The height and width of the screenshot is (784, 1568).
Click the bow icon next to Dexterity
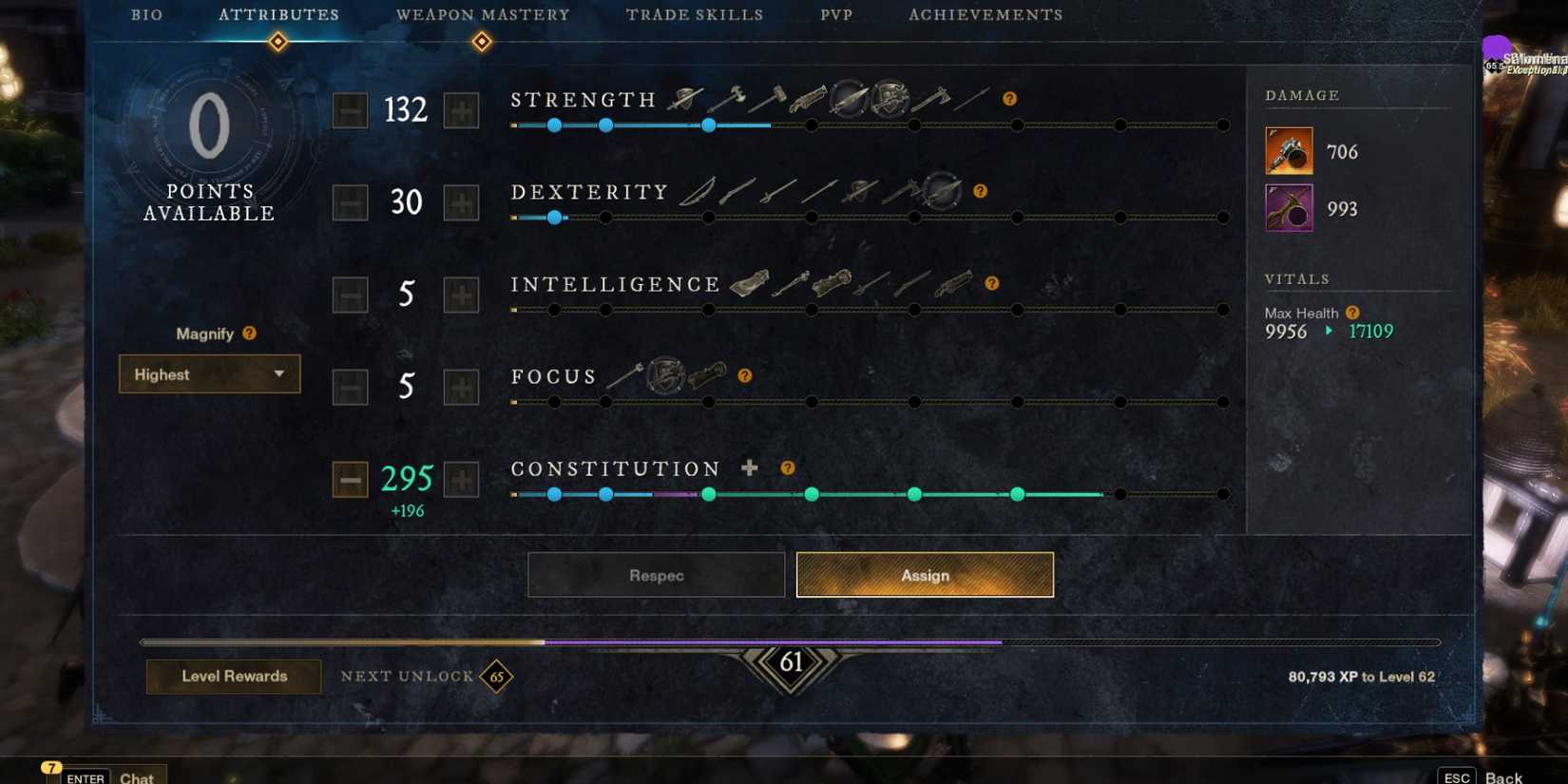tap(697, 193)
